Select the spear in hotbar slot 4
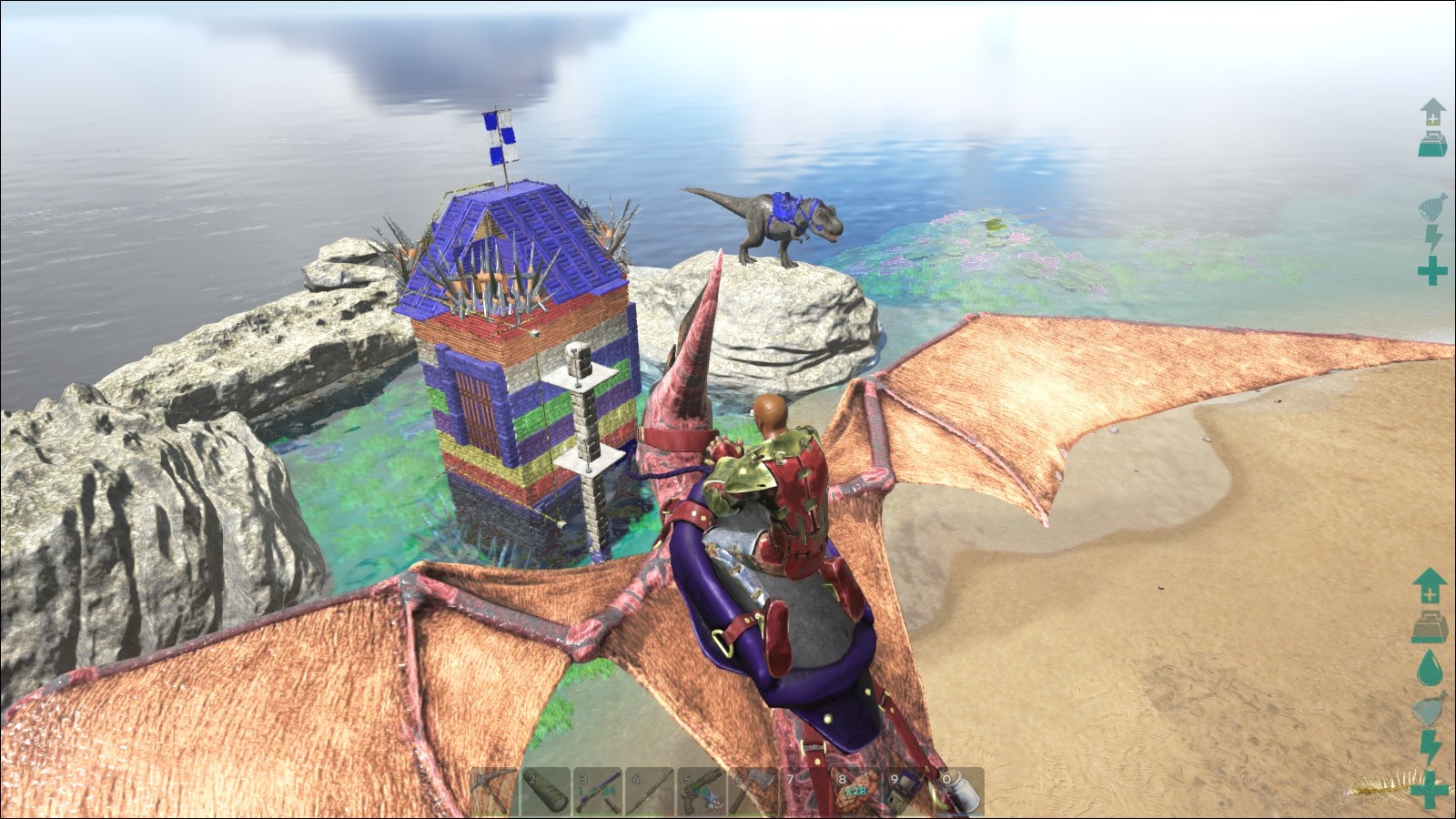This screenshot has width=1456, height=819. pos(650,792)
